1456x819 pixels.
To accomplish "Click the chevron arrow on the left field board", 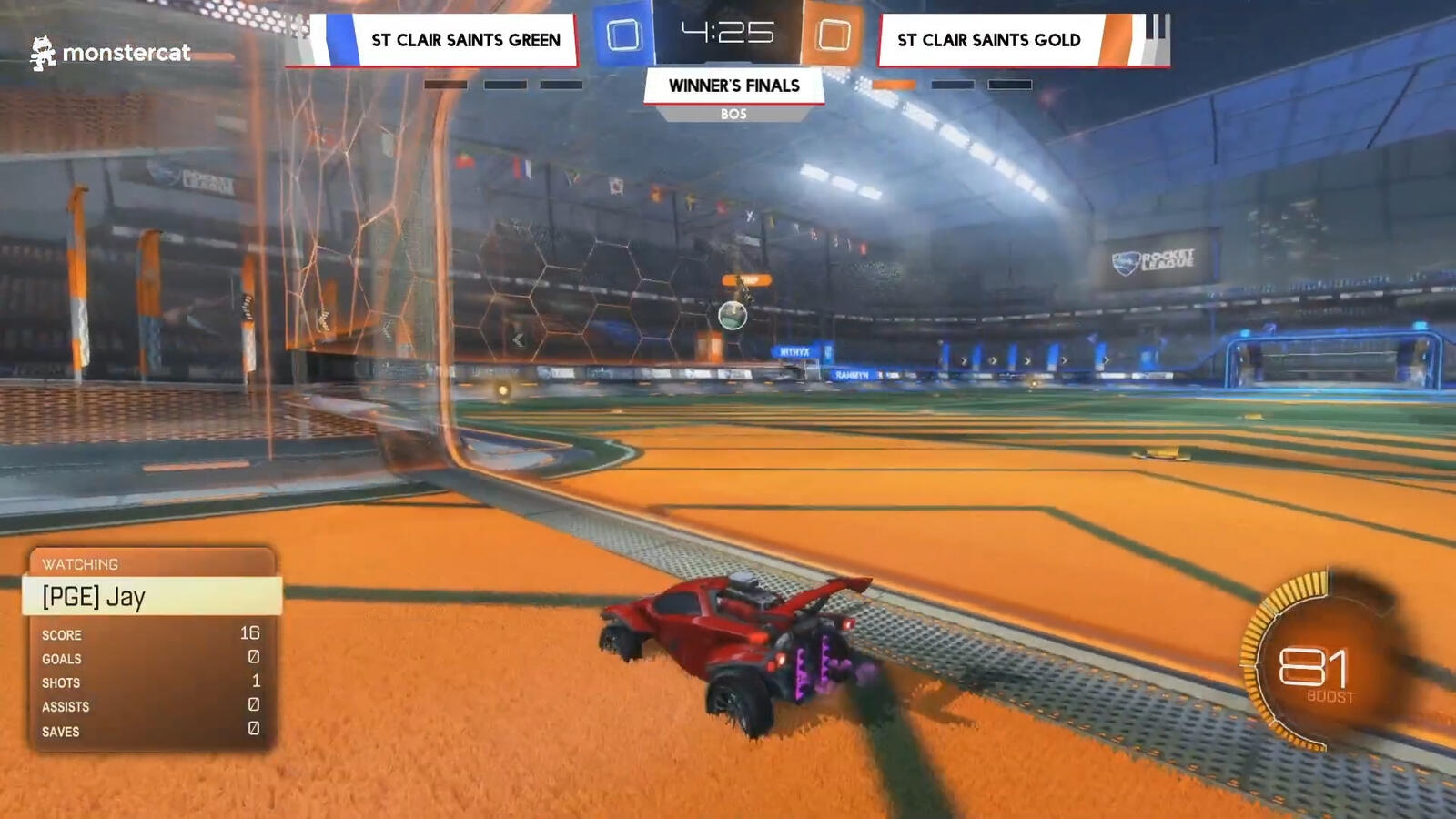I will 517,339.
